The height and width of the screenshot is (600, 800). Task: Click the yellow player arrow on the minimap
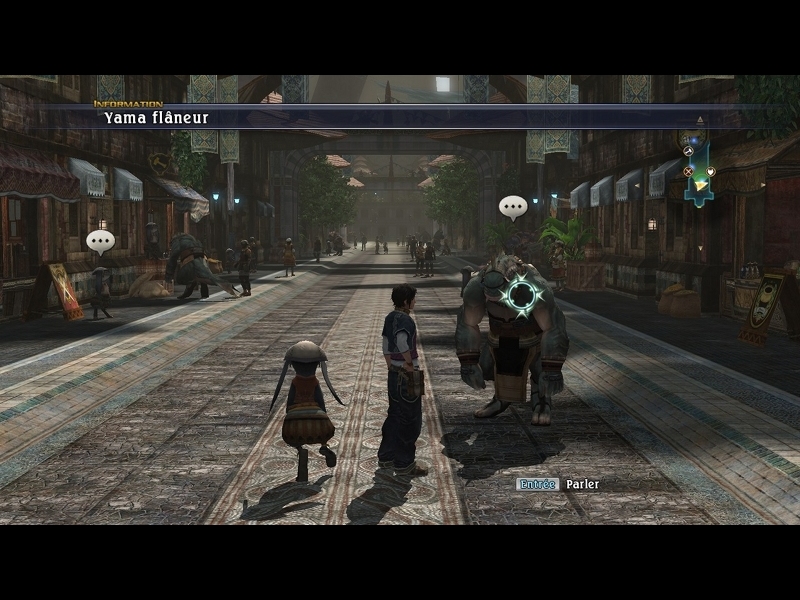(698, 185)
